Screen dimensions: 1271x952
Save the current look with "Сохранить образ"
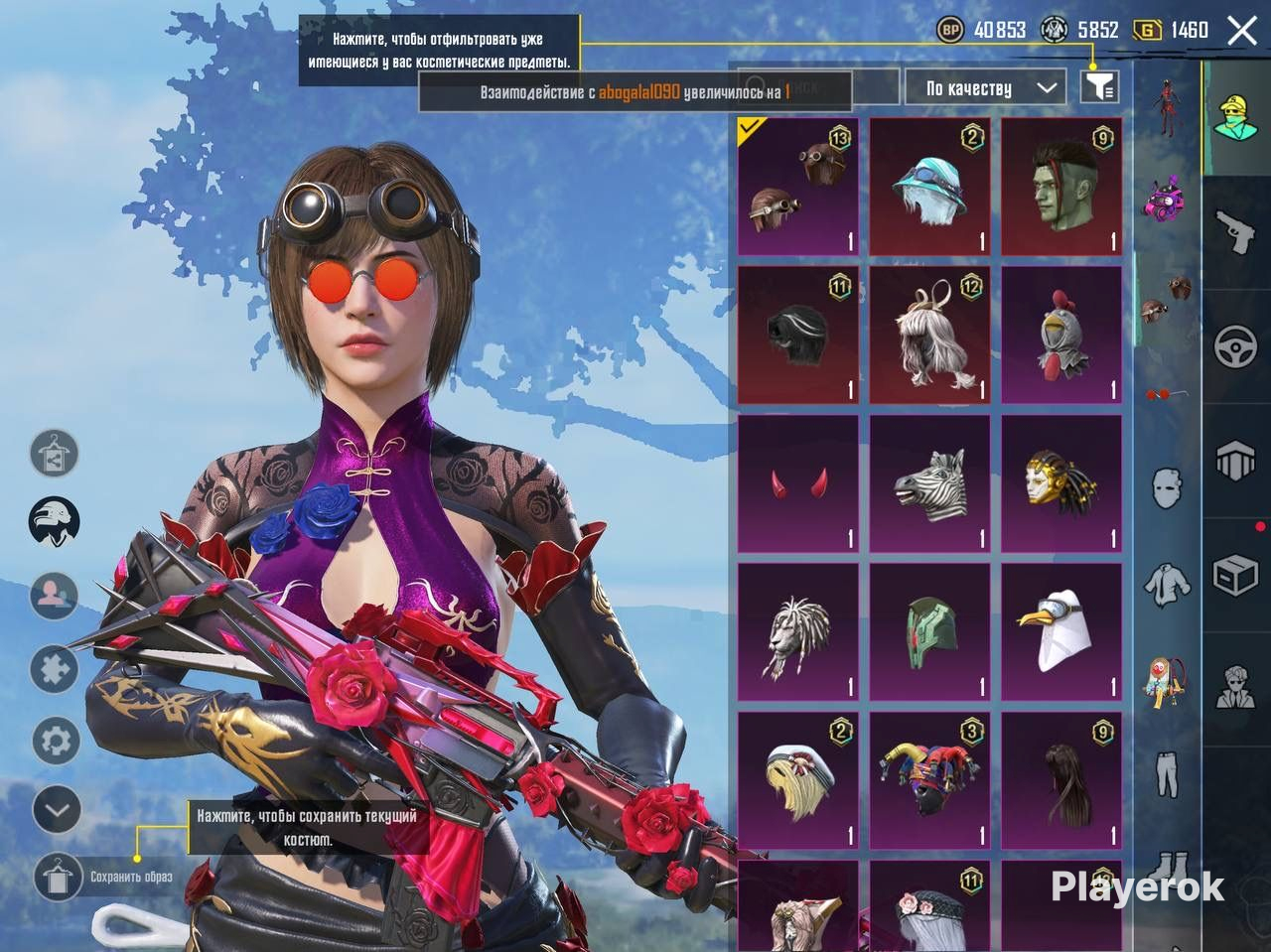[58, 877]
